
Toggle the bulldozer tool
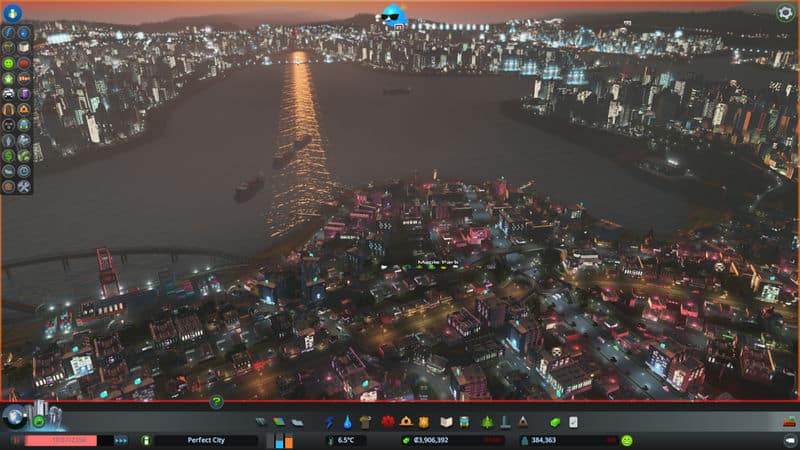pos(787,422)
